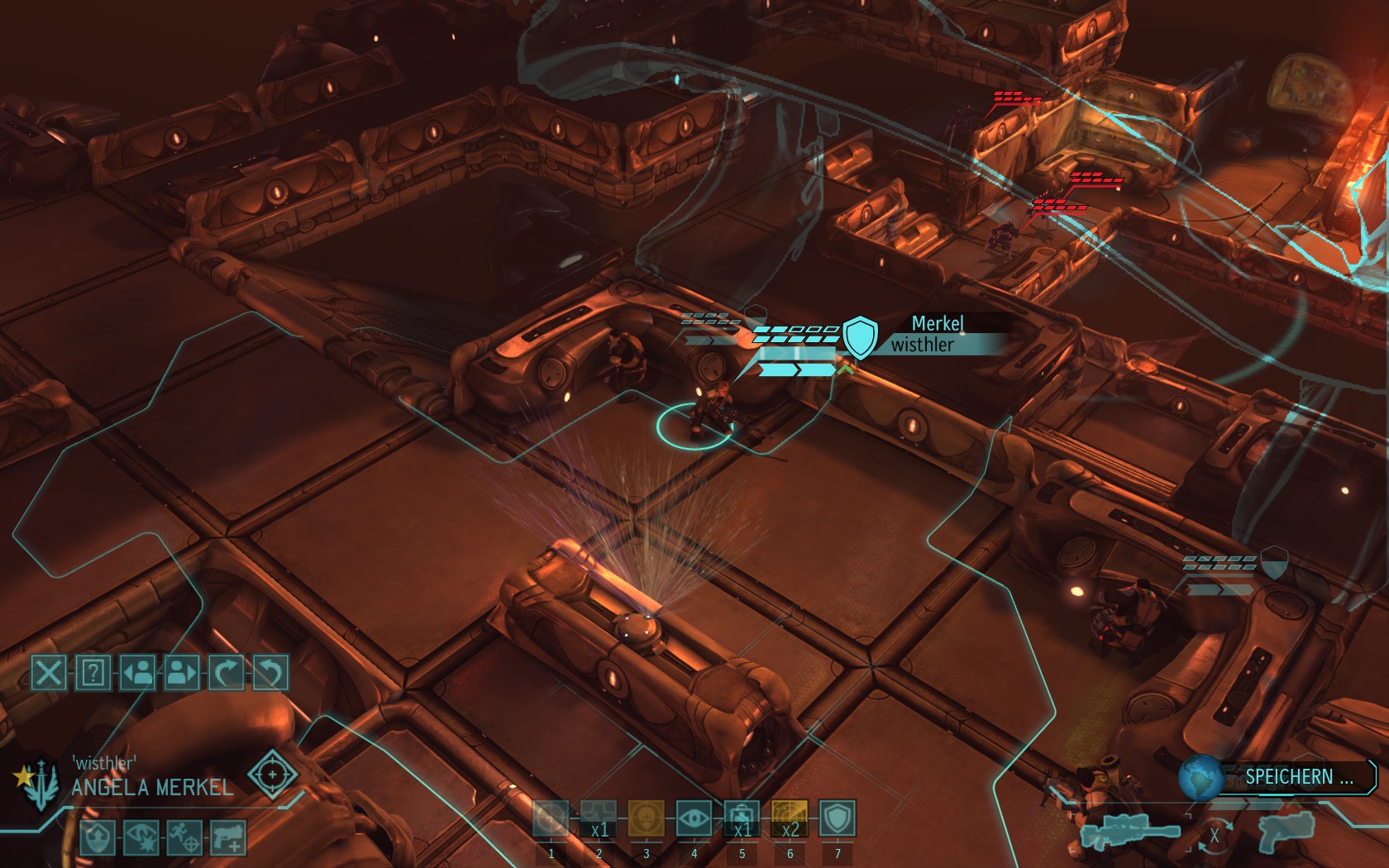
Task: Click the sniper crosshair class diamond icon
Action: tap(273, 775)
